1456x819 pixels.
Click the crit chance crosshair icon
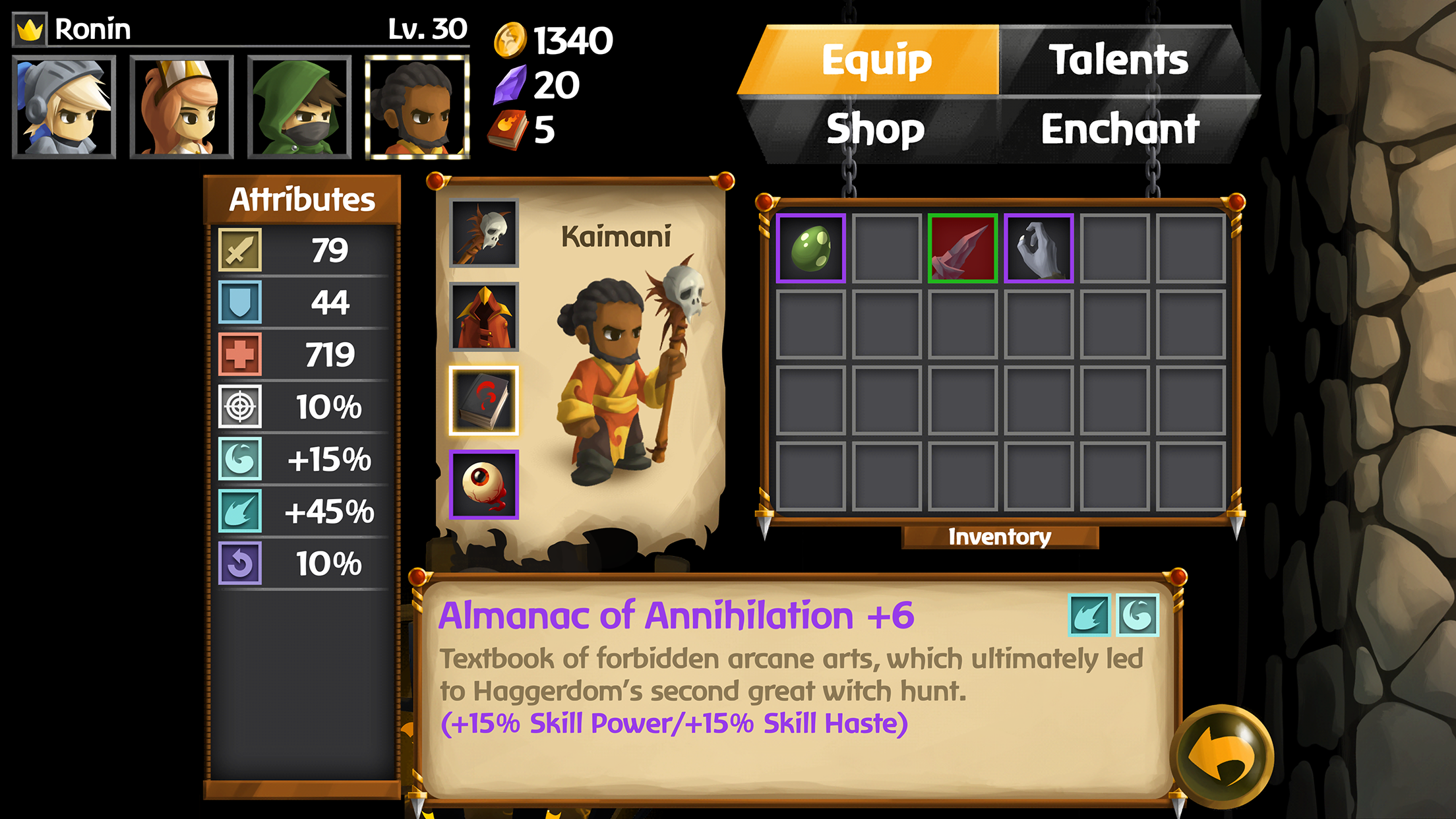tap(239, 406)
